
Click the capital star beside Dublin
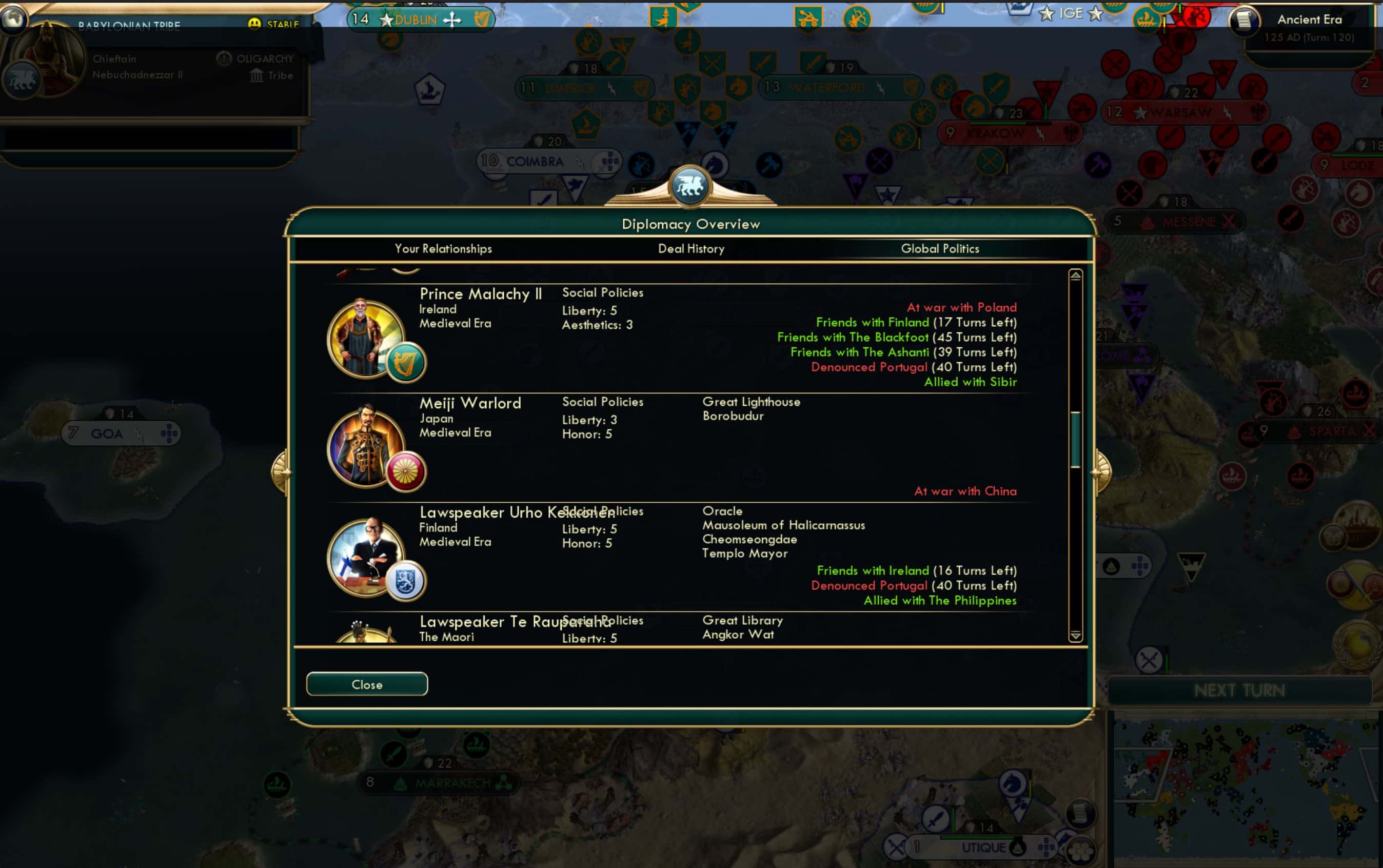click(x=386, y=18)
